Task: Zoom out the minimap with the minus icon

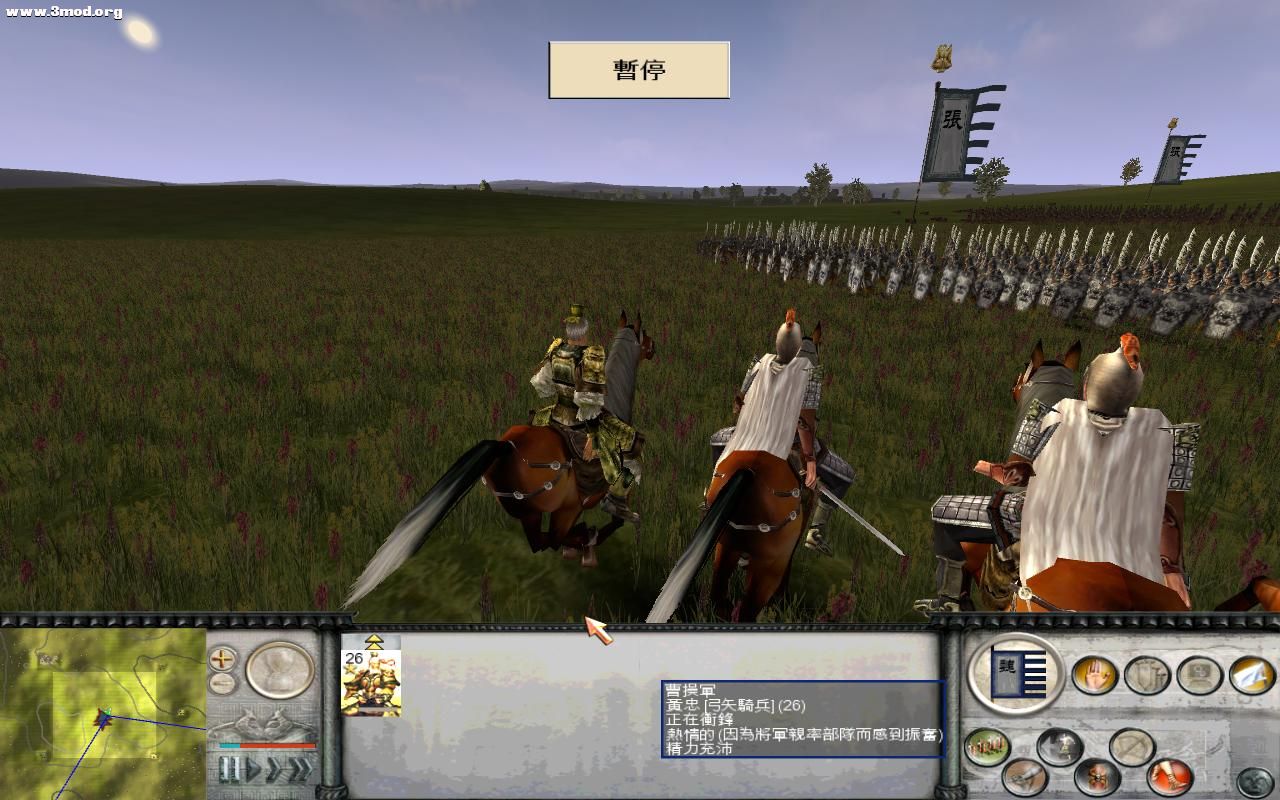Action: coord(222,682)
